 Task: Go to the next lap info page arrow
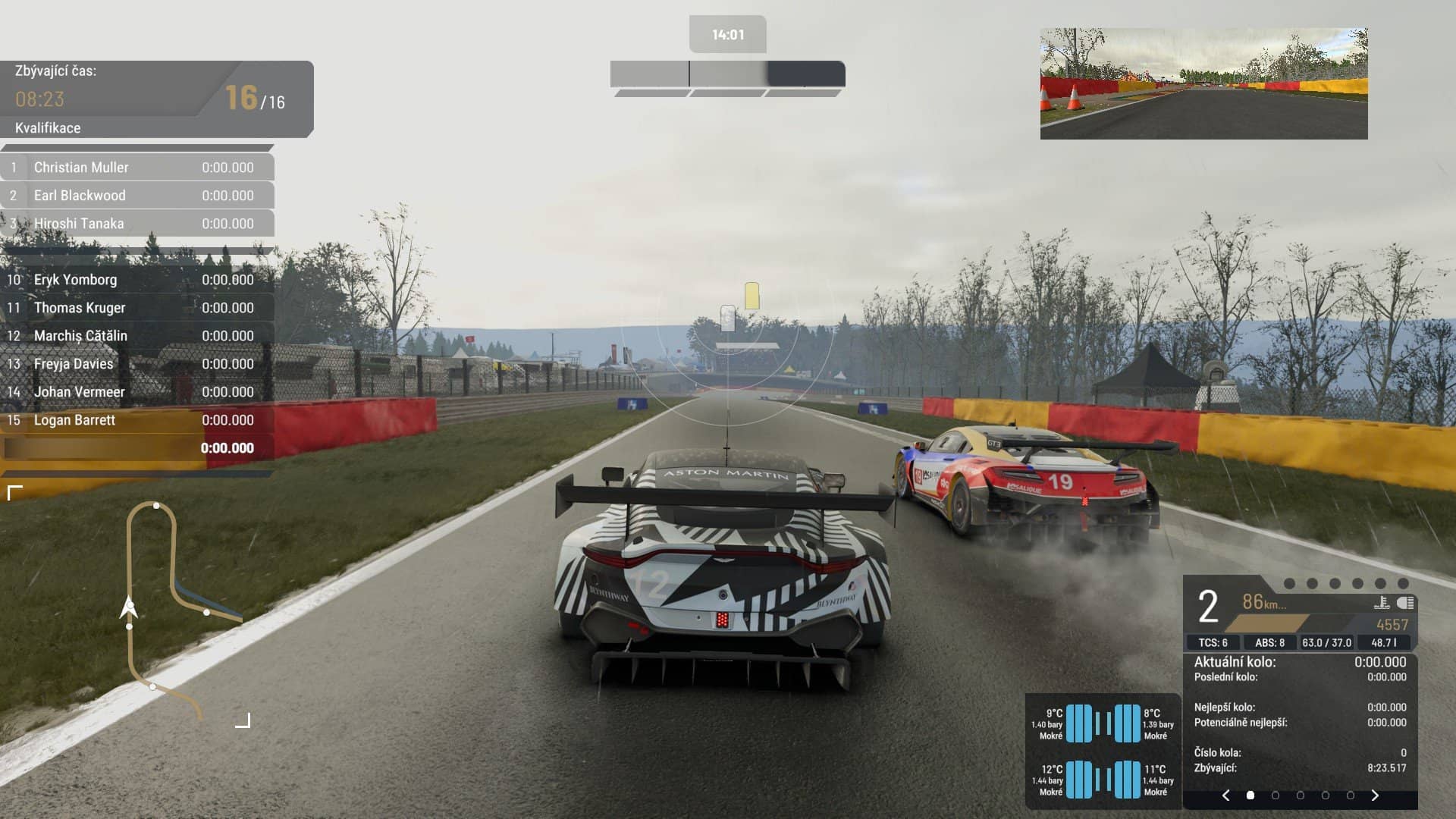[x=1375, y=795]
